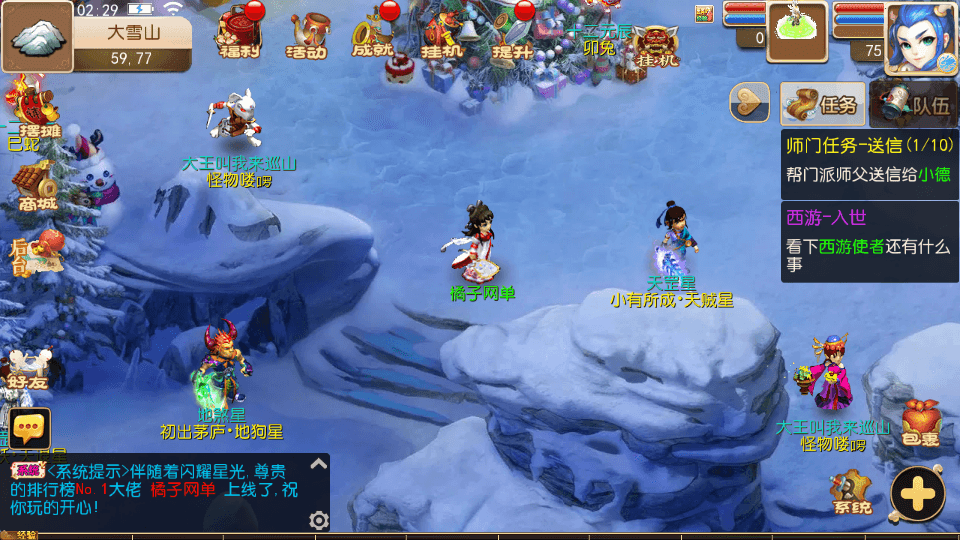Screen dimensions: 960x540
Task: Switch to the 任务 quest tab
Action: point(821,103)
